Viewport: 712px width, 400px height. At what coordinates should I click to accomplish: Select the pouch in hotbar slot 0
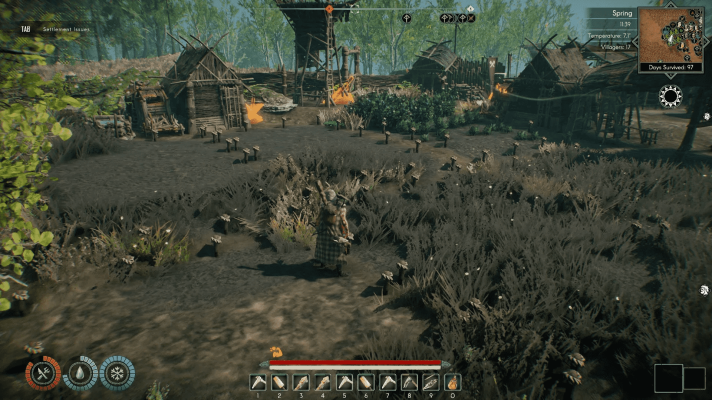[x=453, y=381]
